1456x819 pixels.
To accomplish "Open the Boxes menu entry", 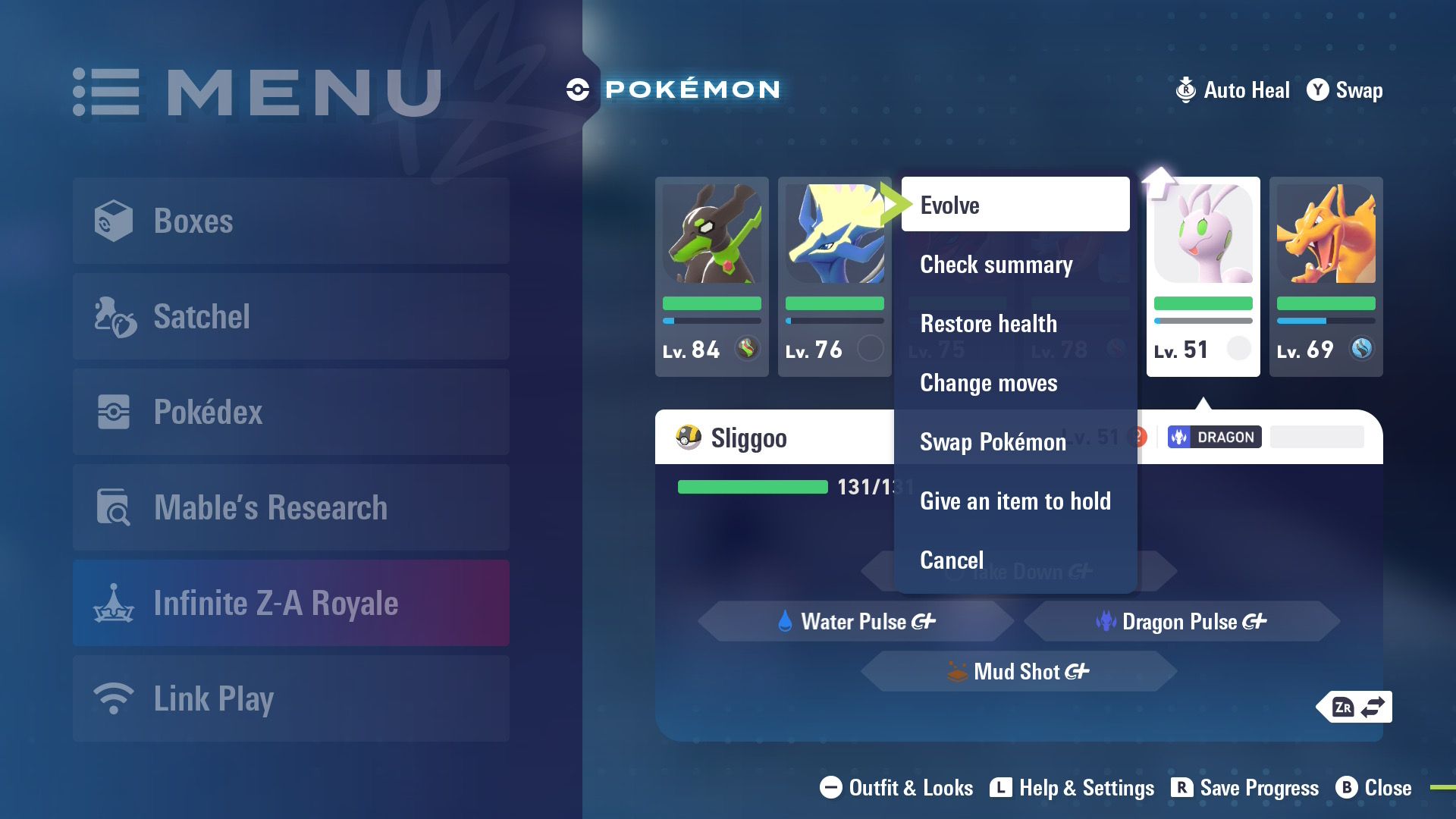I will point(291,221).
